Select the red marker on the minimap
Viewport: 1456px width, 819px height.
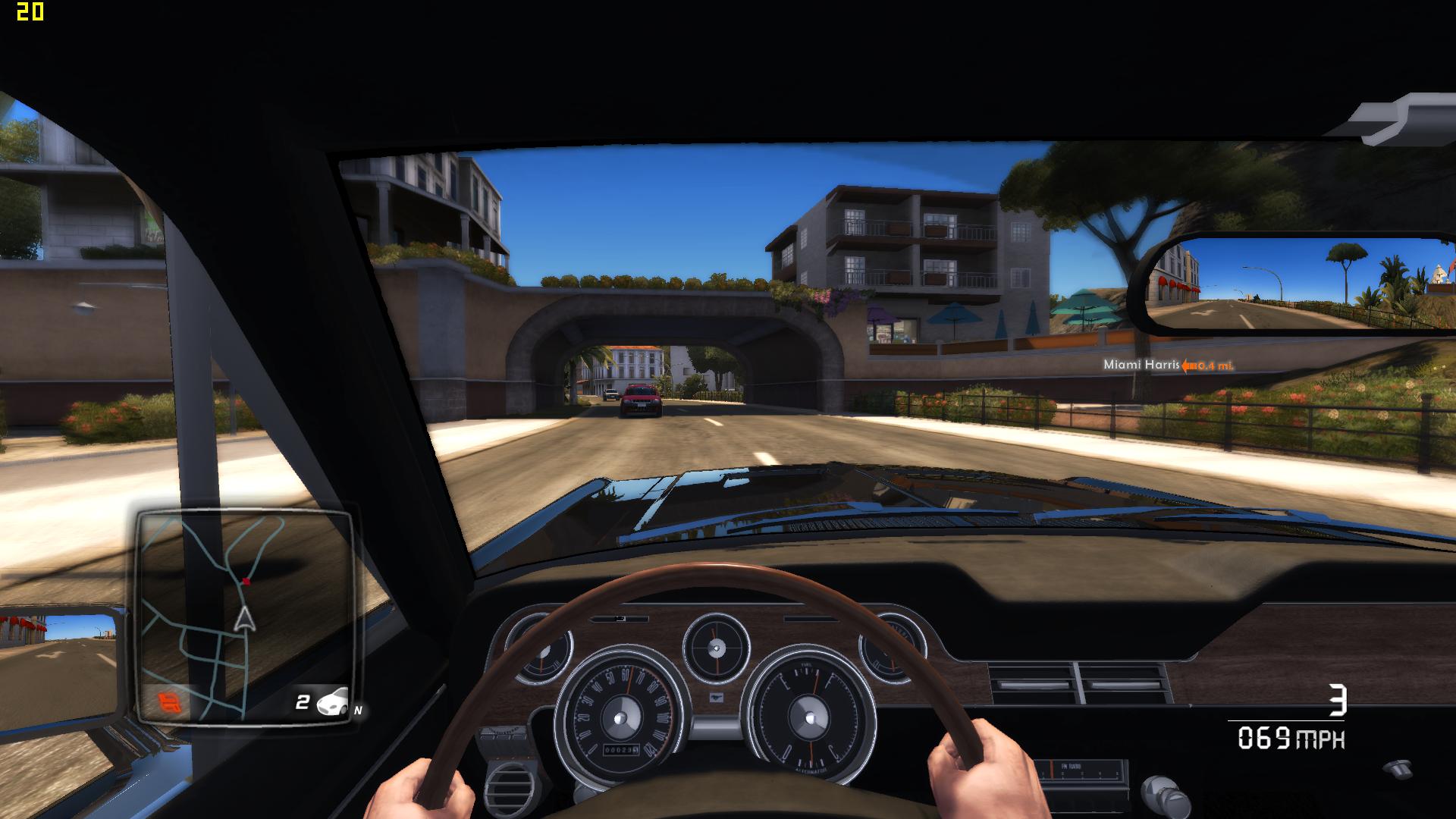click(x=246, y=582)
